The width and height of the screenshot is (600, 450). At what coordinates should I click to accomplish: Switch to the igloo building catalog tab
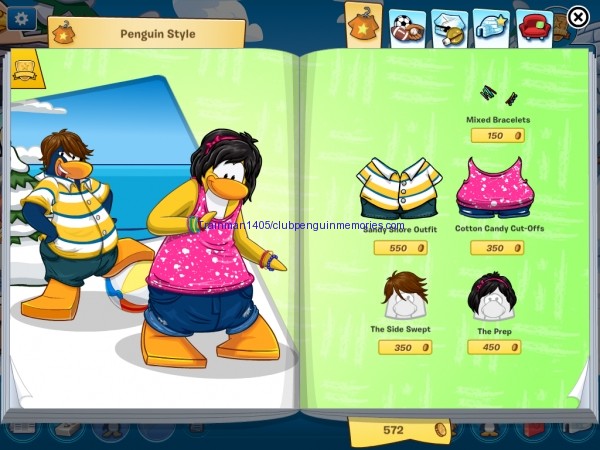448,27
